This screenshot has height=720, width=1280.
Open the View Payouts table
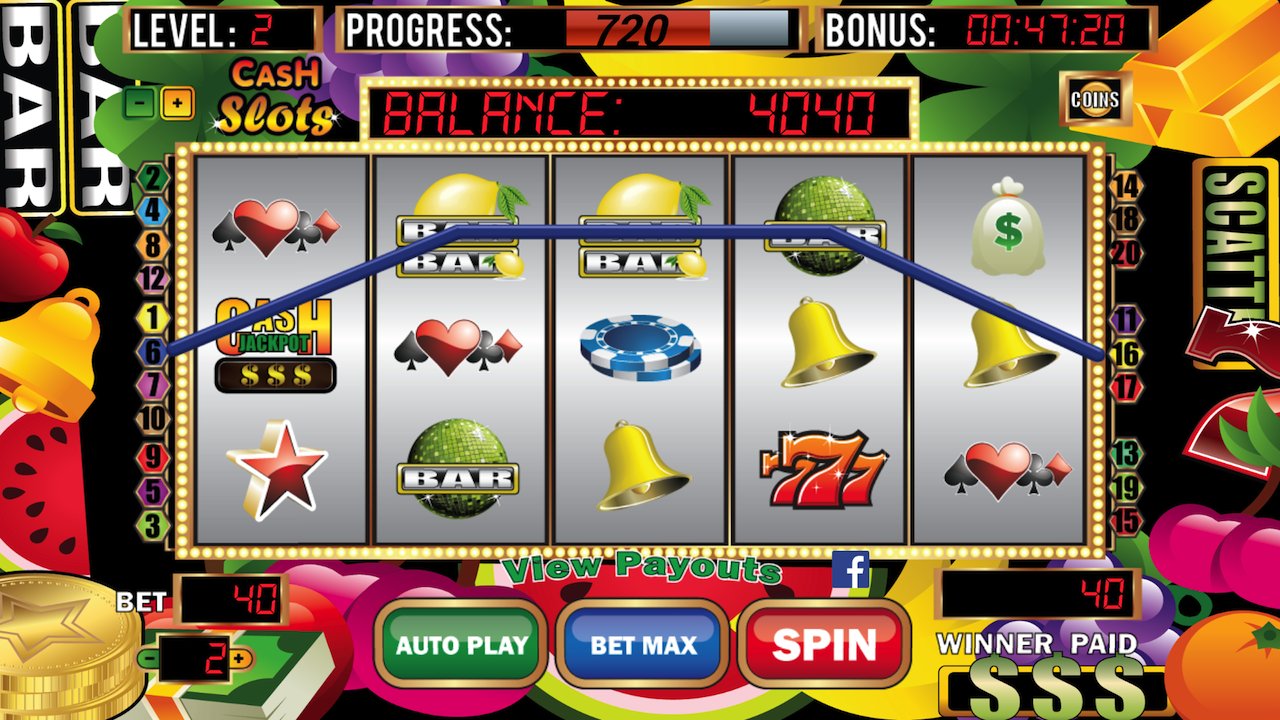tap(641, 568)
